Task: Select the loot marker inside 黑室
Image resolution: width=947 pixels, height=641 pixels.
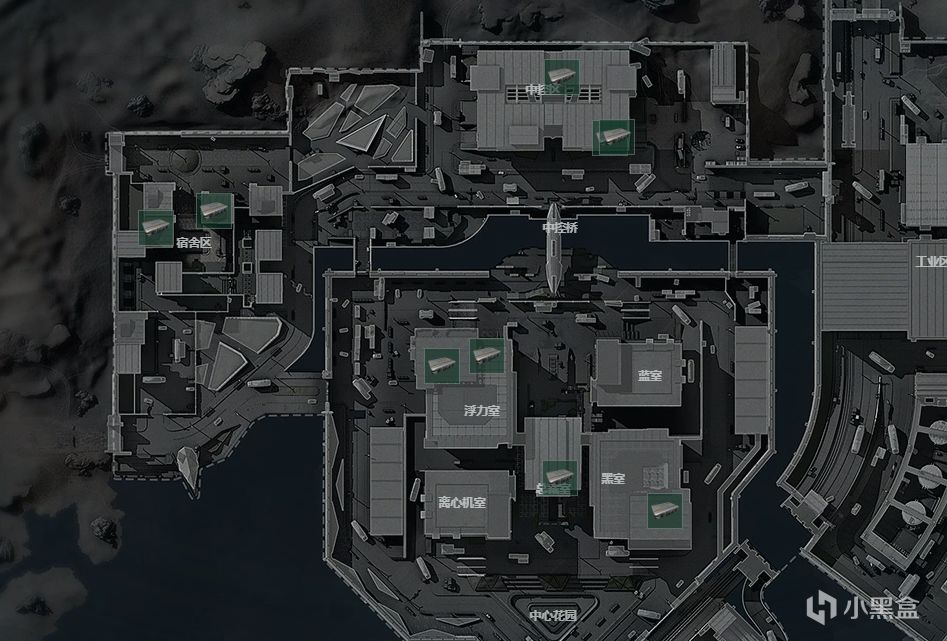Action: [662, 510]
